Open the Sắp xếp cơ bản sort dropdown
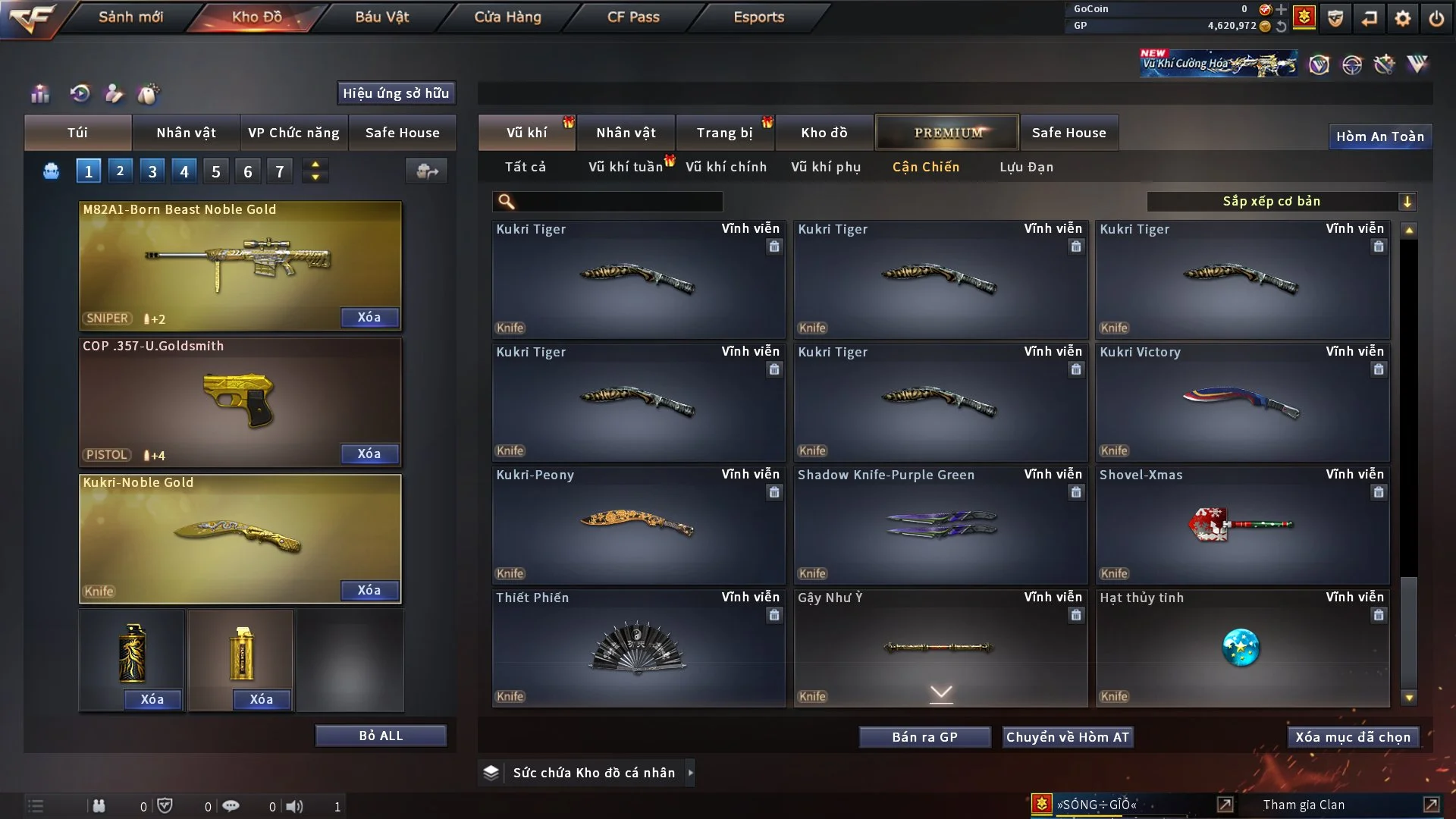Screen dimensions: 1456x819 (1281, 202)
